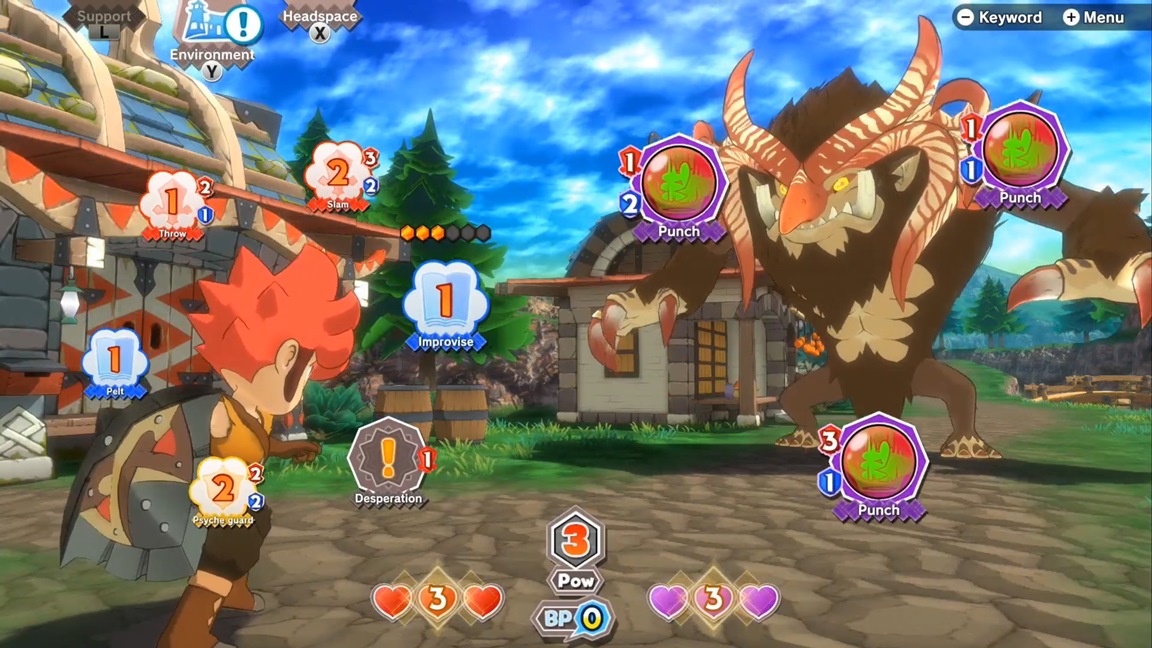Screen dimensions: 1152x648
Task: Select the Pelt skill bubble
Action: click(115, 360)
